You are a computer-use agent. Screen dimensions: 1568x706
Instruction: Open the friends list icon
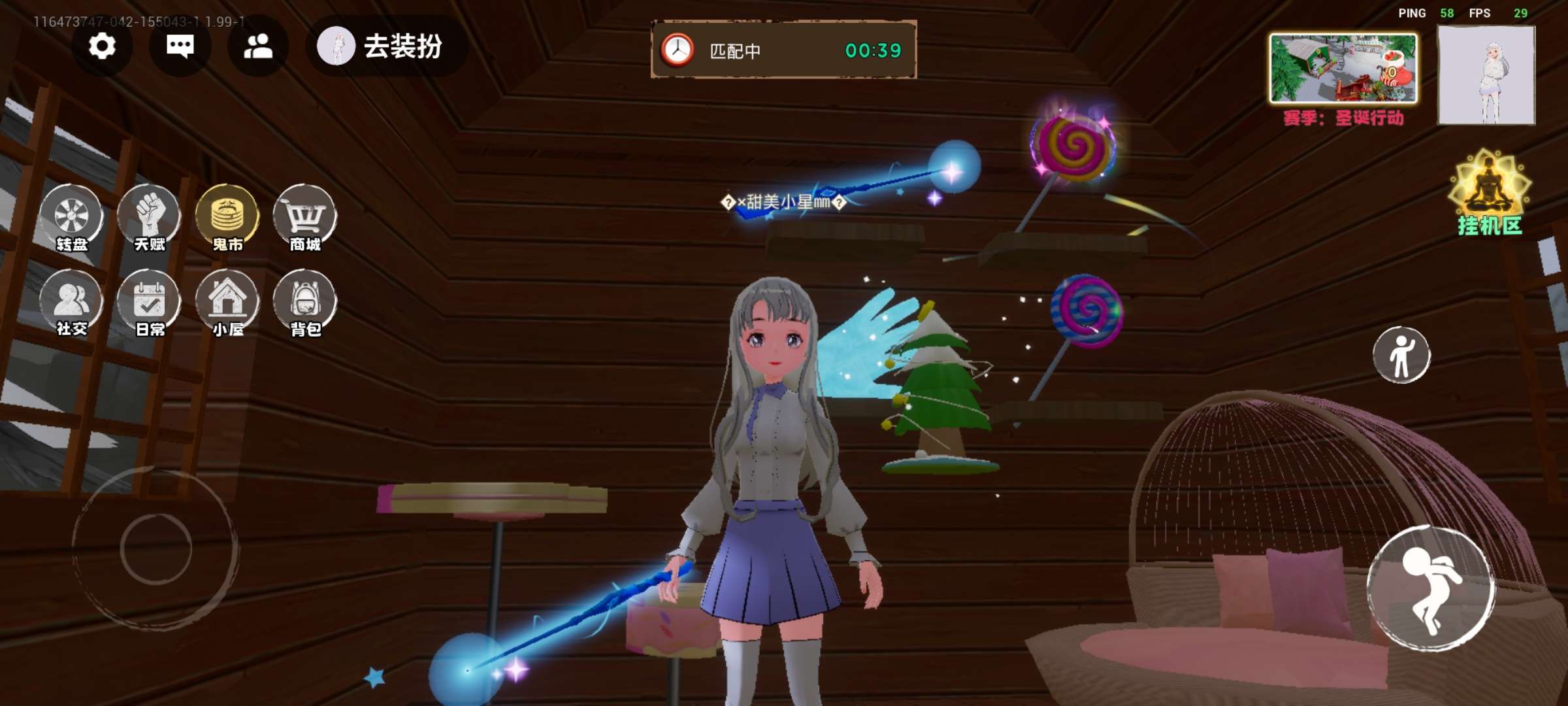[258, 46]
